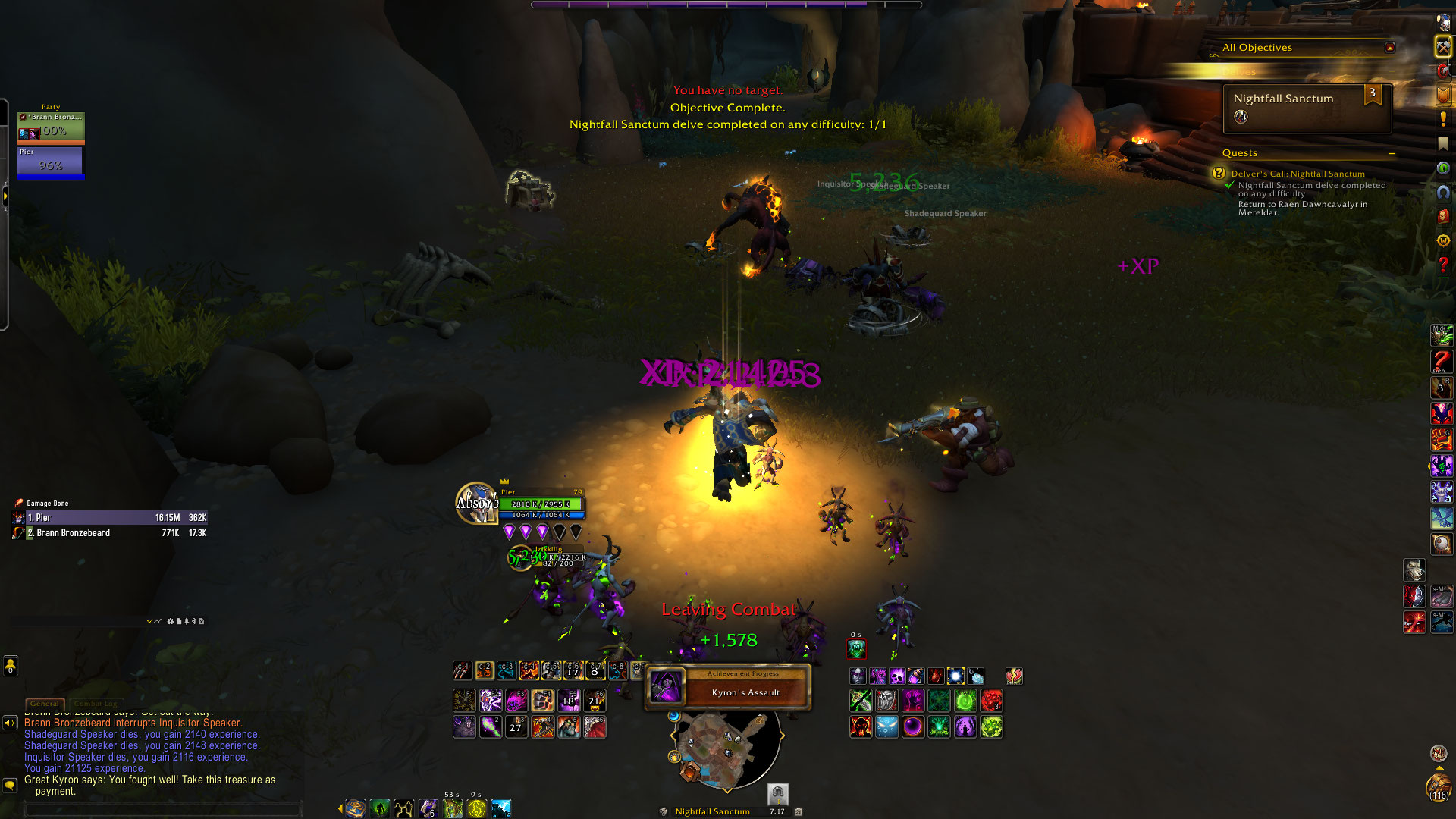Select Pier's row in the damage meter
This screenshot has height=819, width=1456.
coord(110,518)
